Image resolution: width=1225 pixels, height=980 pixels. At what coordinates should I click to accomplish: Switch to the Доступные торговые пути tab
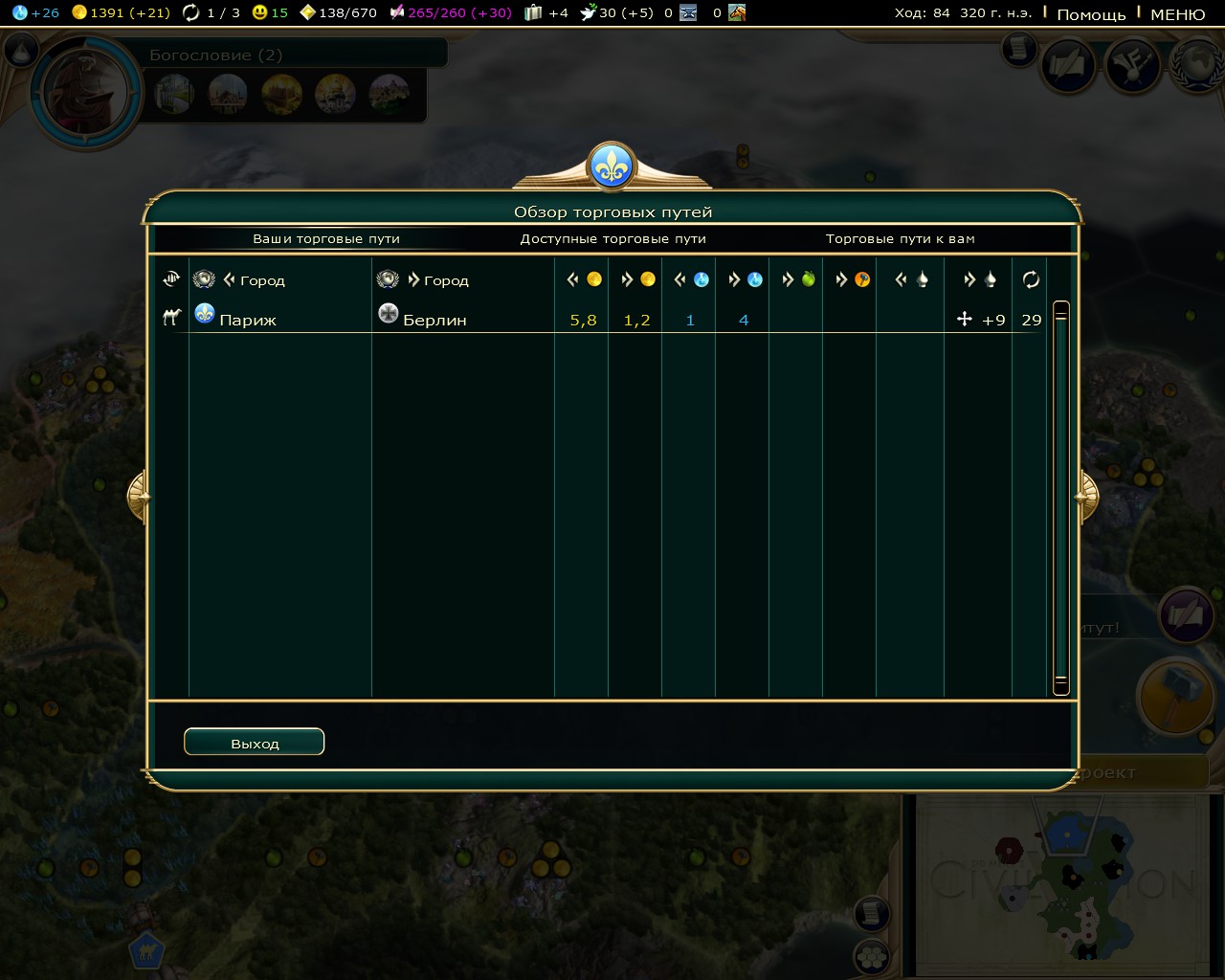[612, 238]
